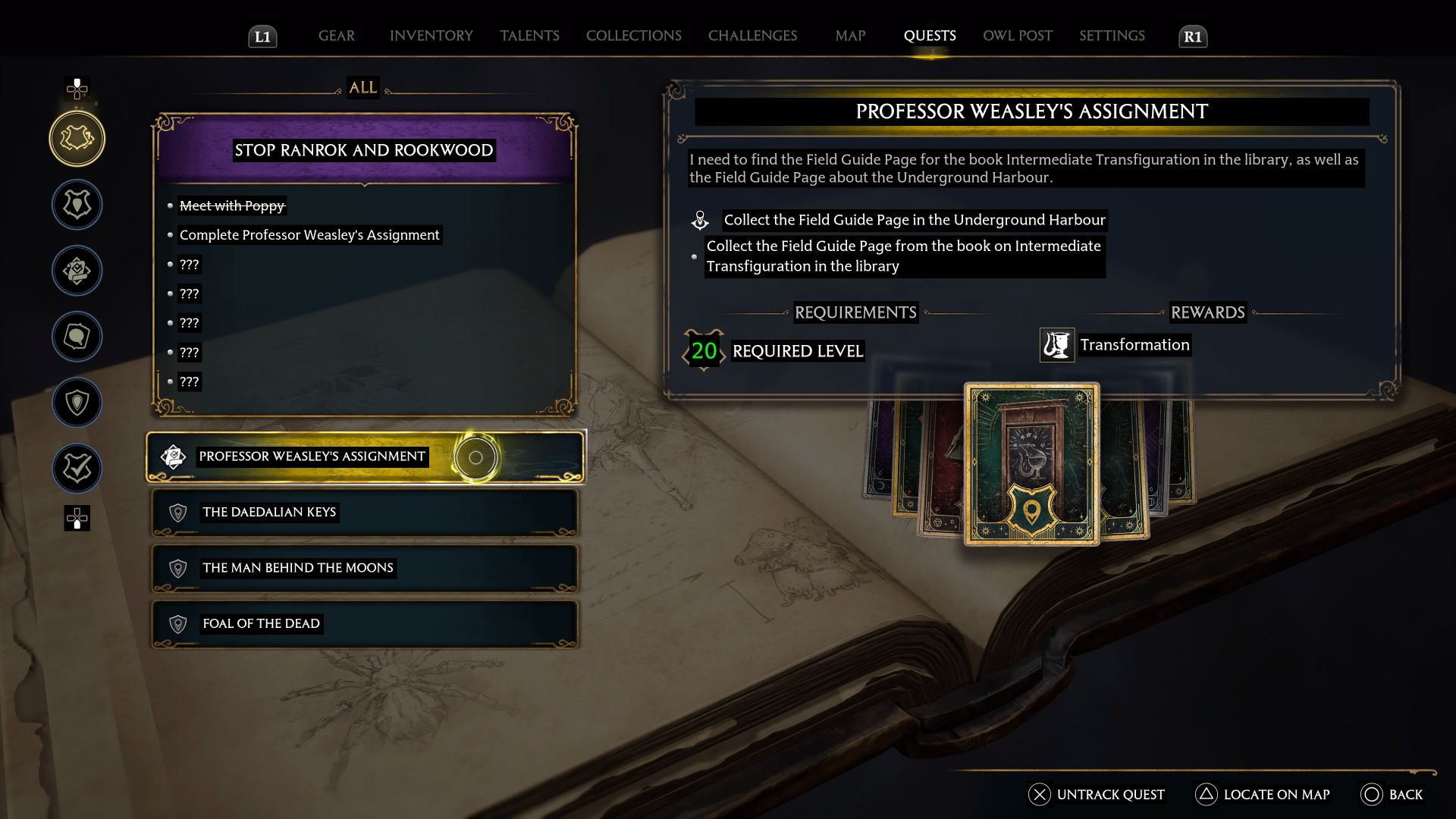Select the side quests speech bubble icon
Viewport: 1456px width, 819px height.
[x=77, y=337]
